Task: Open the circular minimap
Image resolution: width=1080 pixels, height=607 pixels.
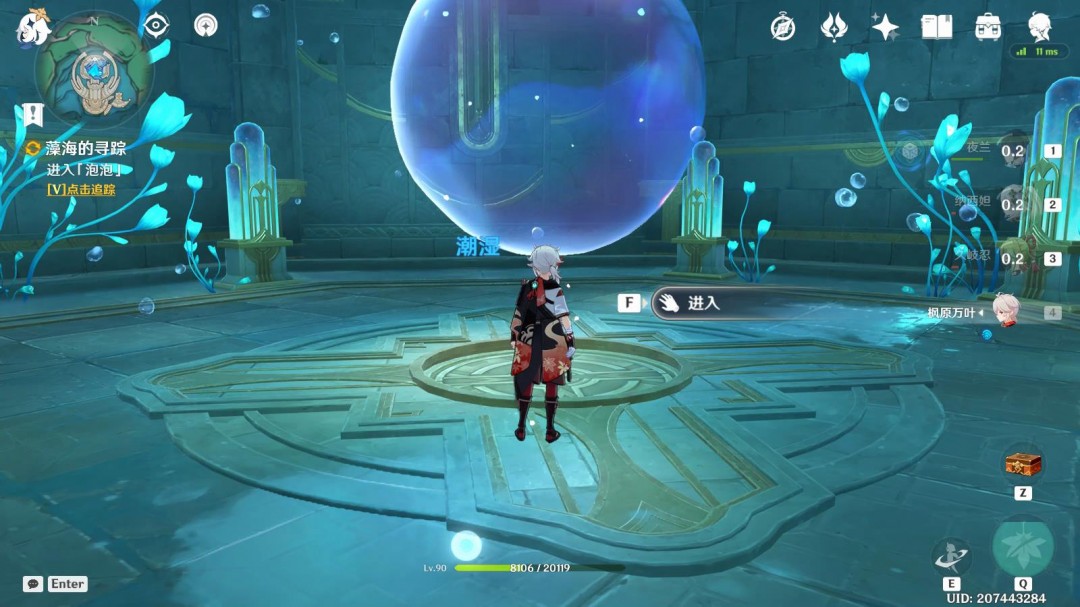Action: (93, 69)
